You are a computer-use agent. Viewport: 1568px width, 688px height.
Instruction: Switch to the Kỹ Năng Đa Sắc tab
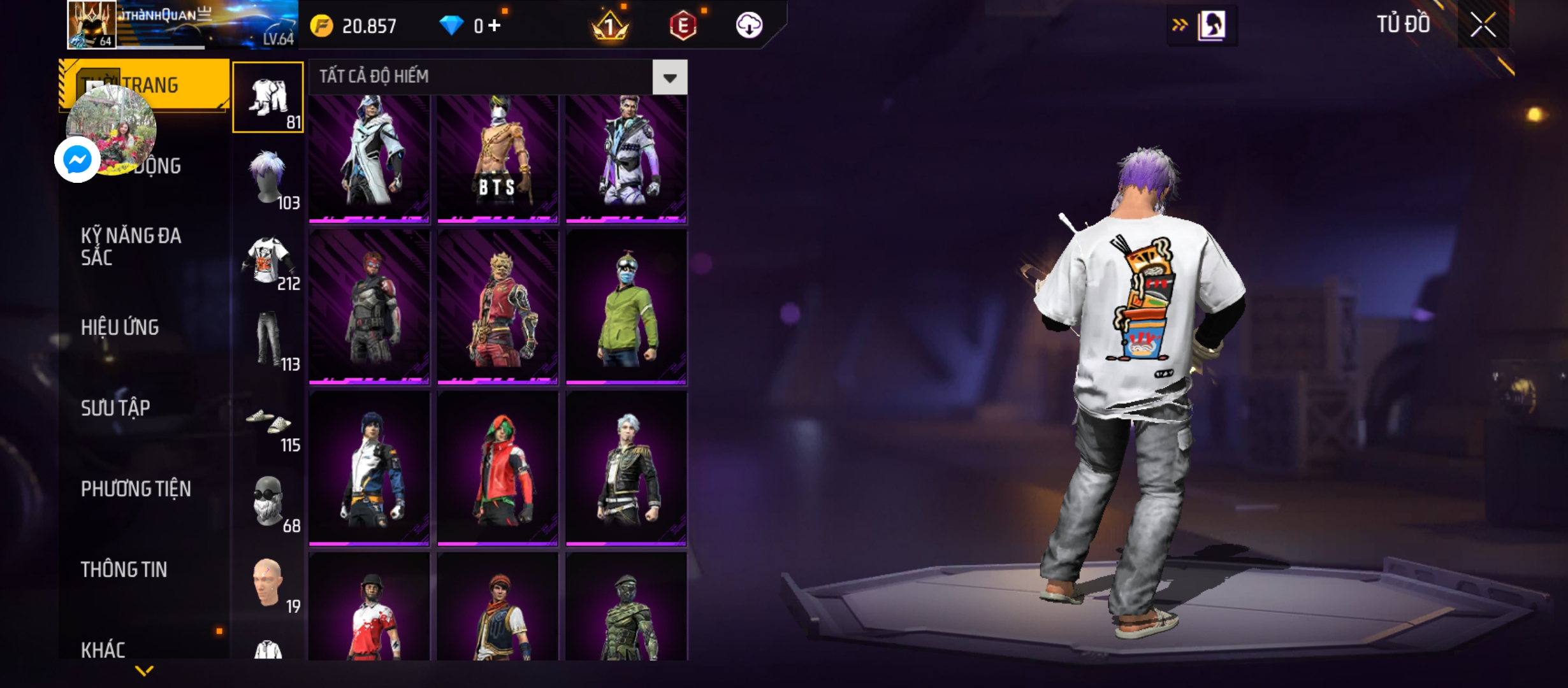pyautogui.click(x=131, y=247)
